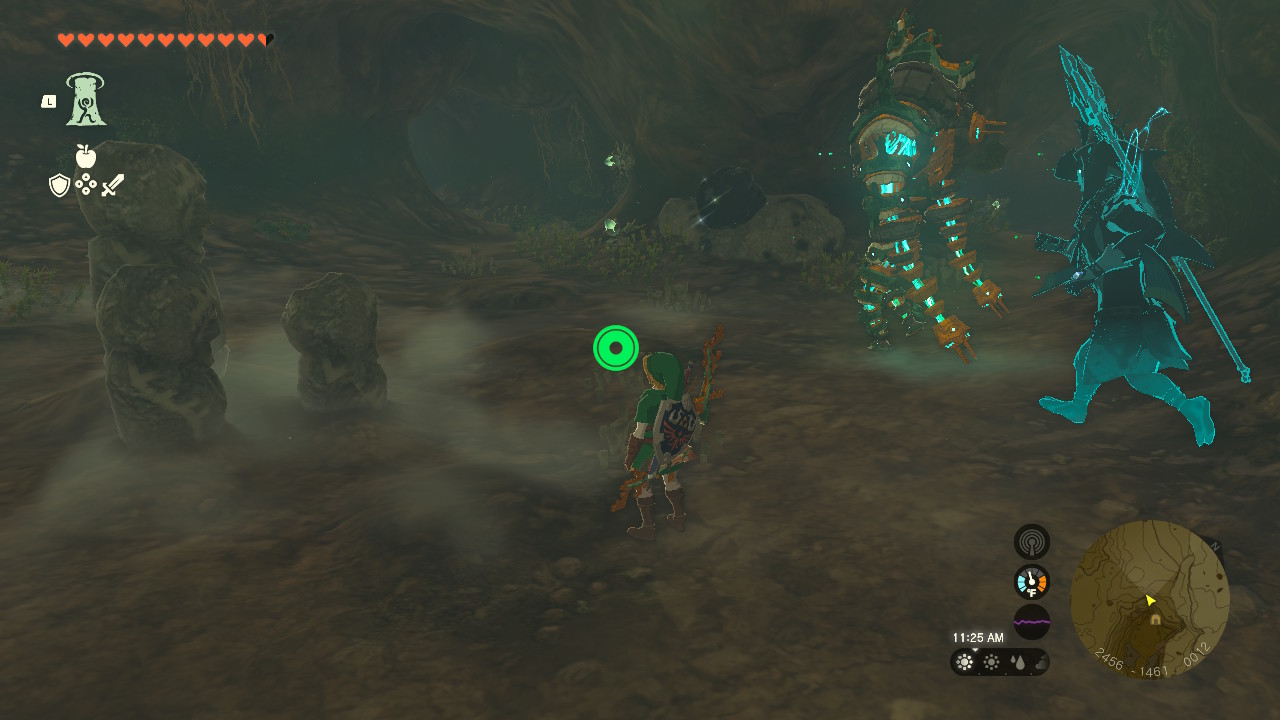This screenshot has height=720, width=1280.
Task: Toggle the L button indicator beside the ability
Action: coord(47,100)
